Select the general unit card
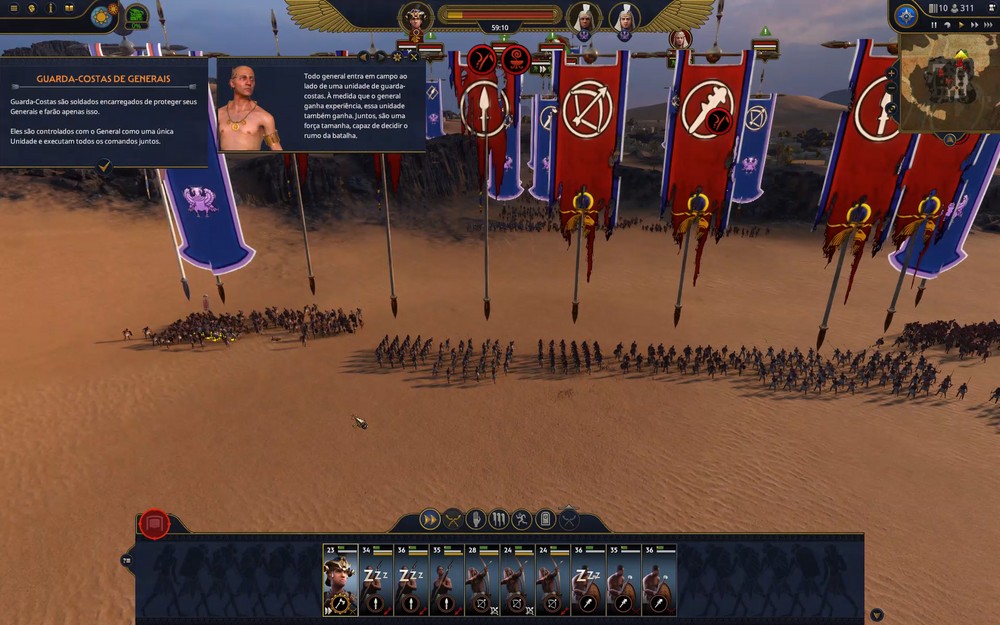The width and height of the screenshot is (1000, 625). tap(341, 580)
